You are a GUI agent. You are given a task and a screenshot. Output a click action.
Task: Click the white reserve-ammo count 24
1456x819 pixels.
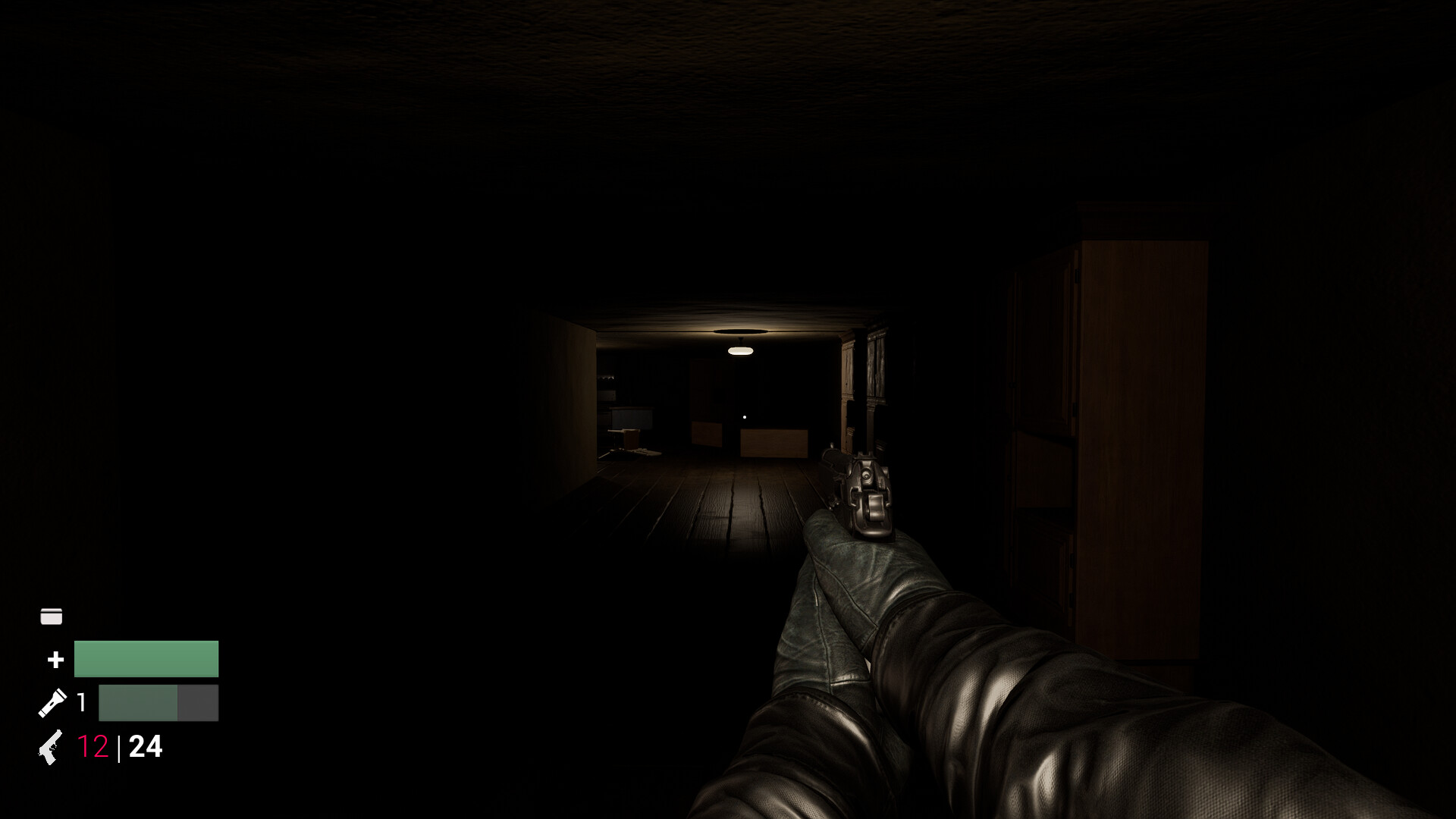click(x=145, y=746)
